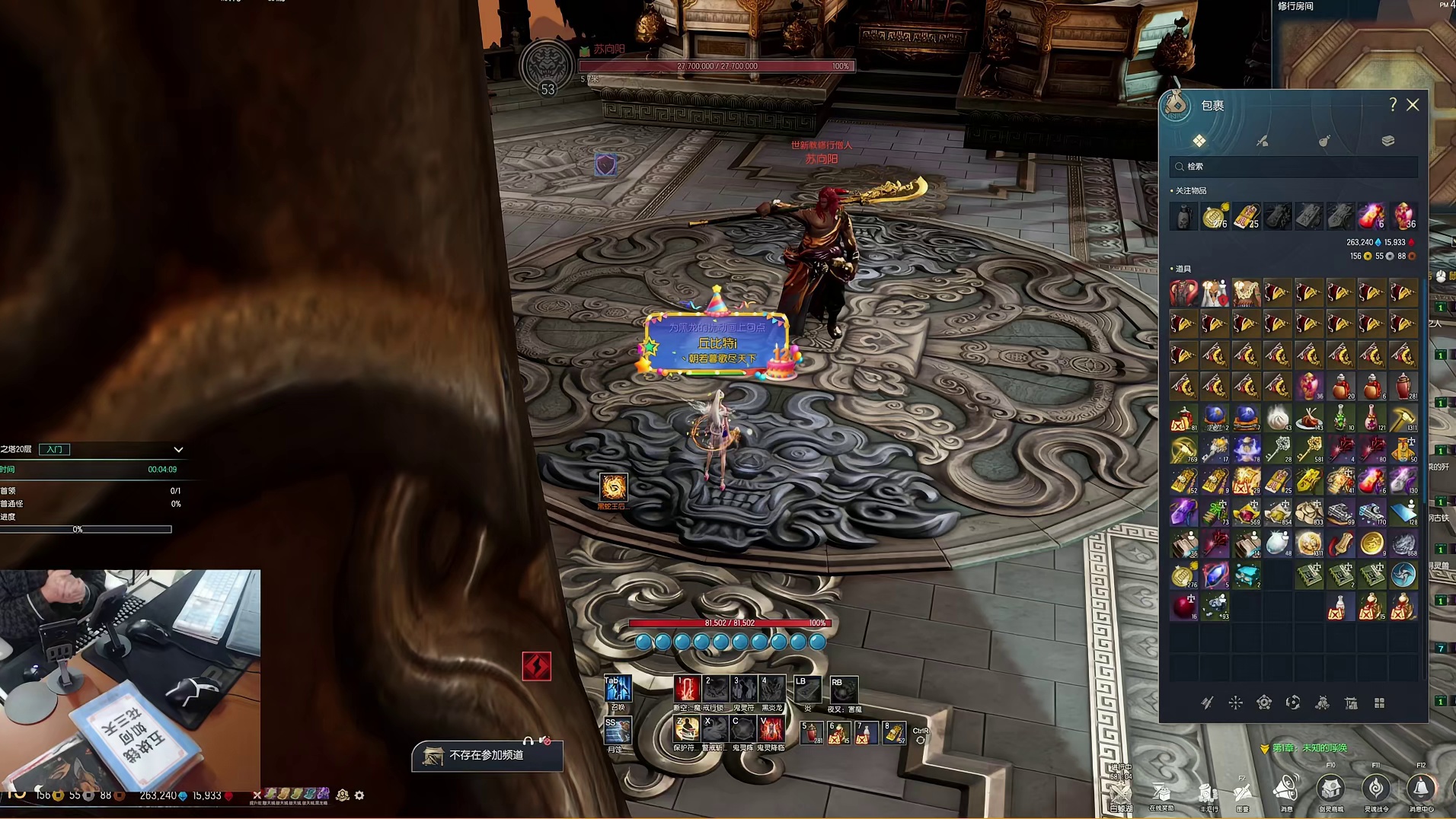Use the golden talisman hotbar item
1456x819 pixels.
point(895,733)
